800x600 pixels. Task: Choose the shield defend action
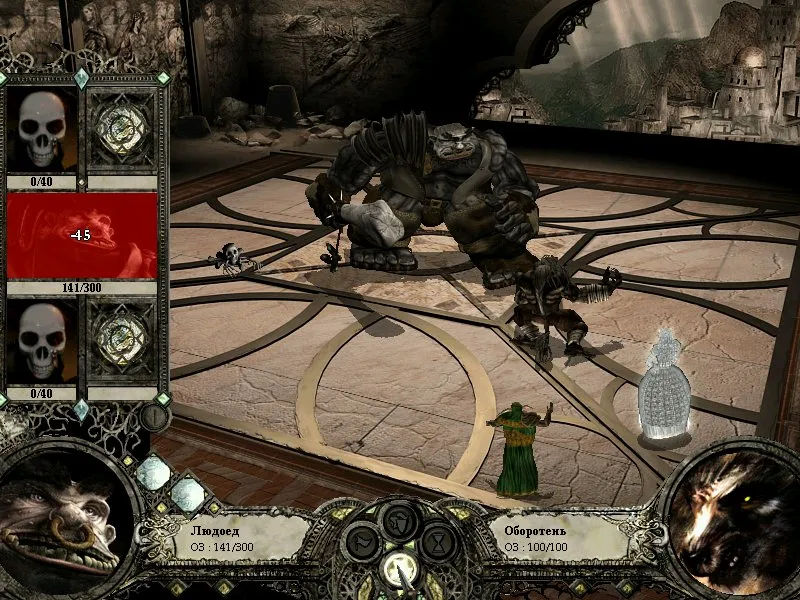tap(399, 520)
